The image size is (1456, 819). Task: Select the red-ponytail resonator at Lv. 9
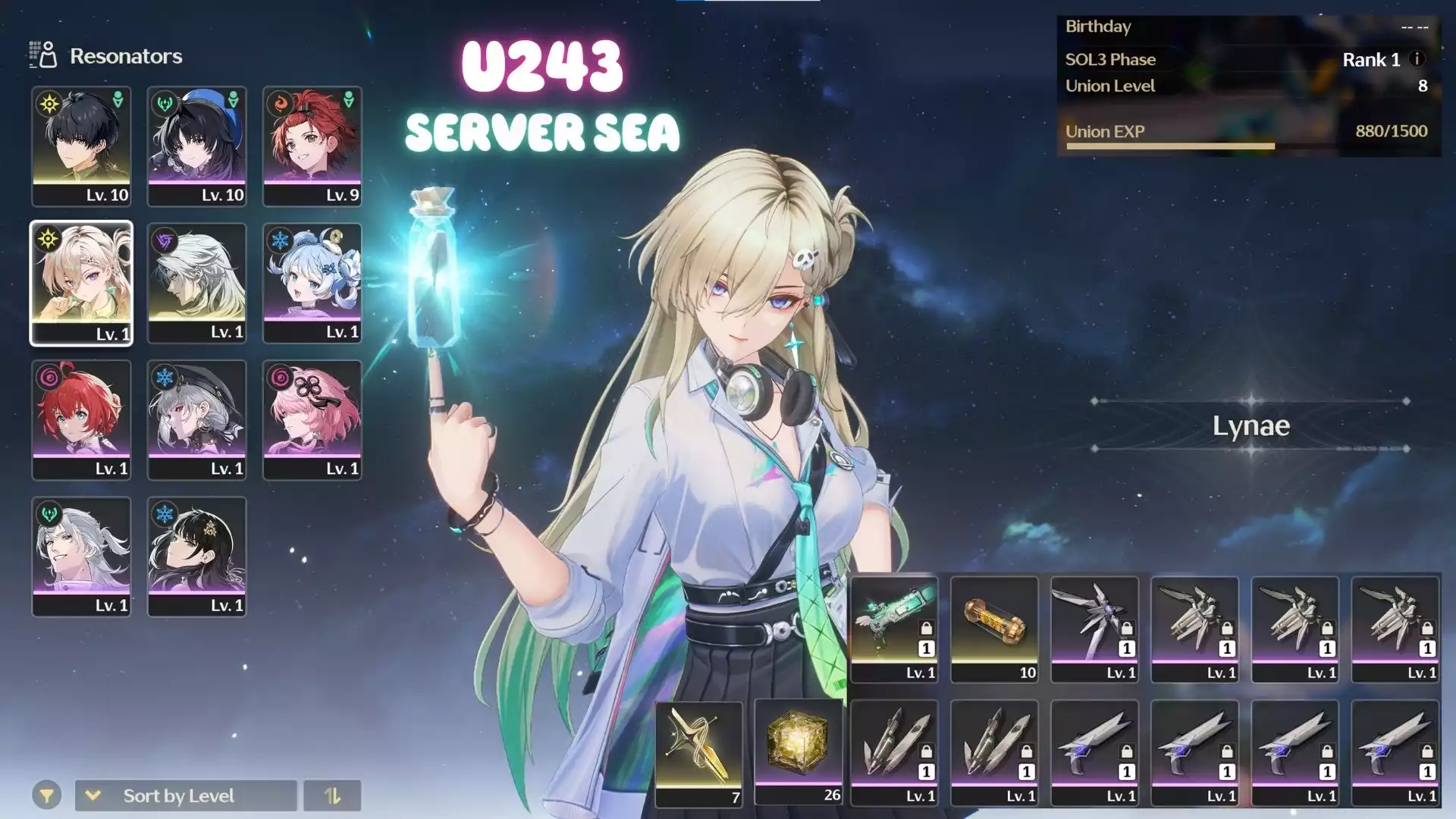(312, 146)
